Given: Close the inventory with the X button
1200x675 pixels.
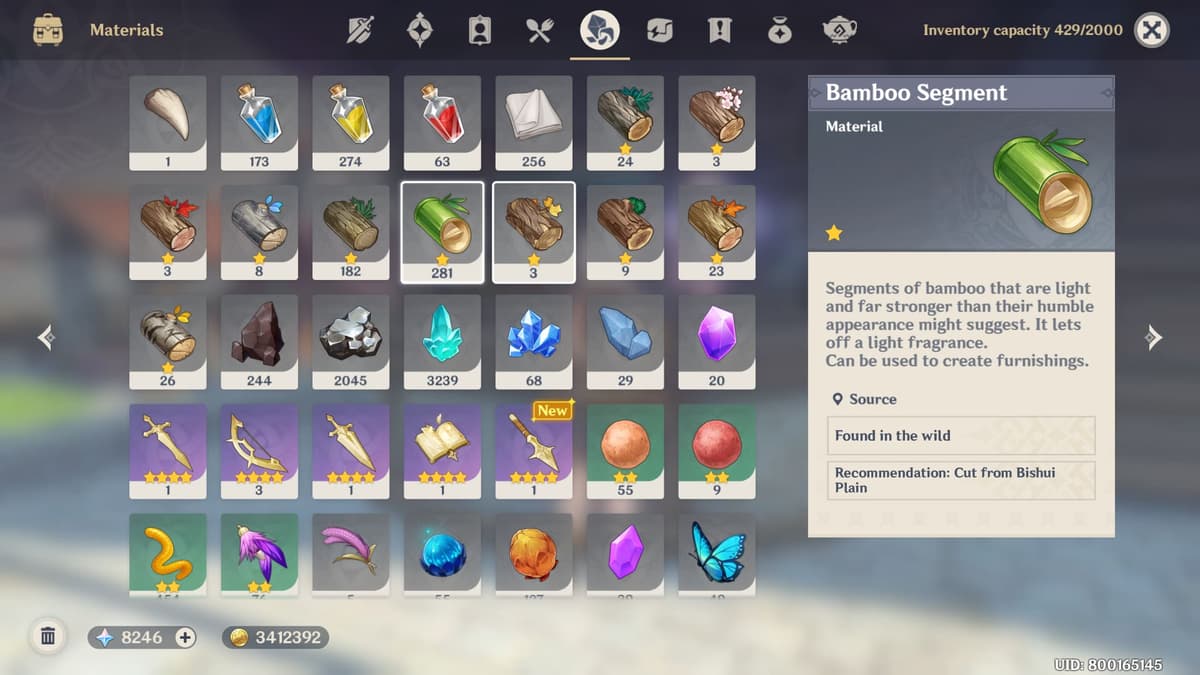Looking at the screenshot, I should coord(1152,30).
